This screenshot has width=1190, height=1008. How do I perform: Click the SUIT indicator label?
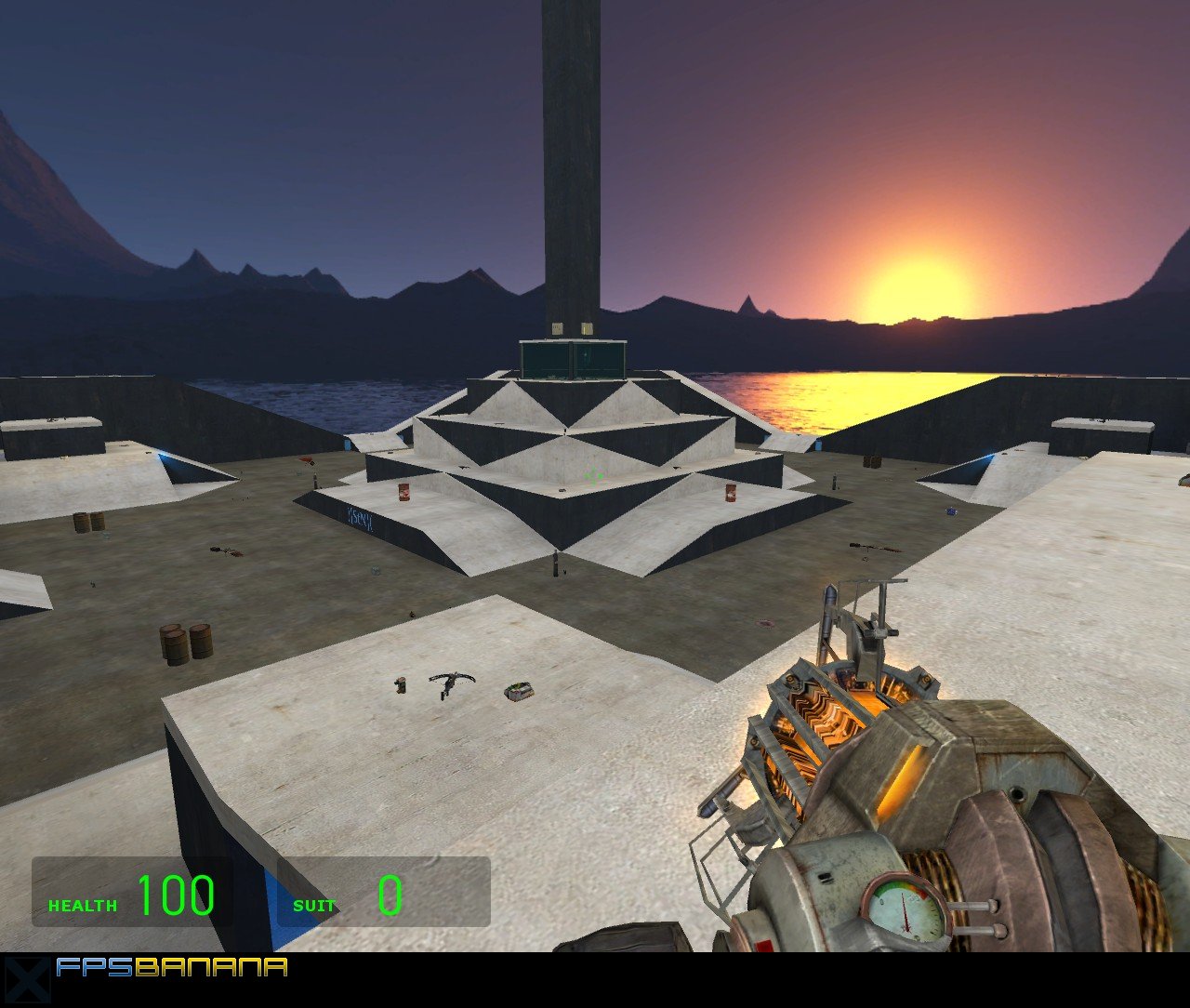click(x=314, y=906)
